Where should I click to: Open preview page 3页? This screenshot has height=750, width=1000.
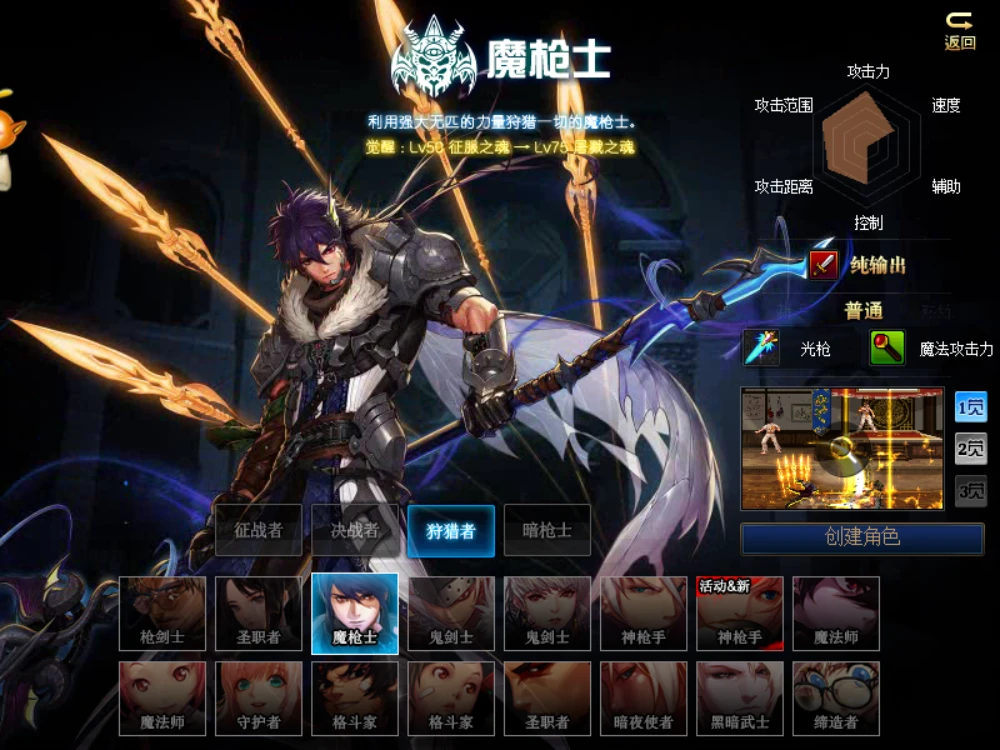(x=970, y=491)
